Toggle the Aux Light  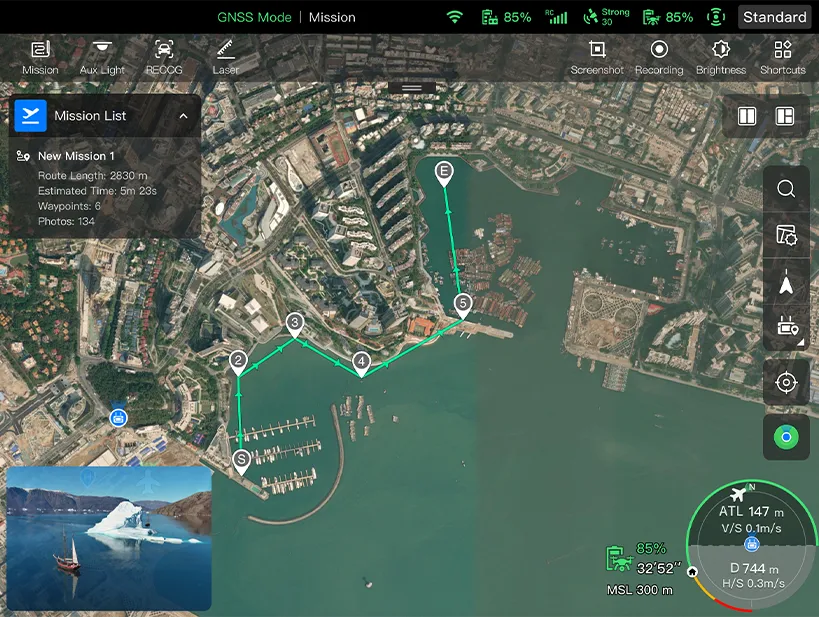click(x=102, y=57)
